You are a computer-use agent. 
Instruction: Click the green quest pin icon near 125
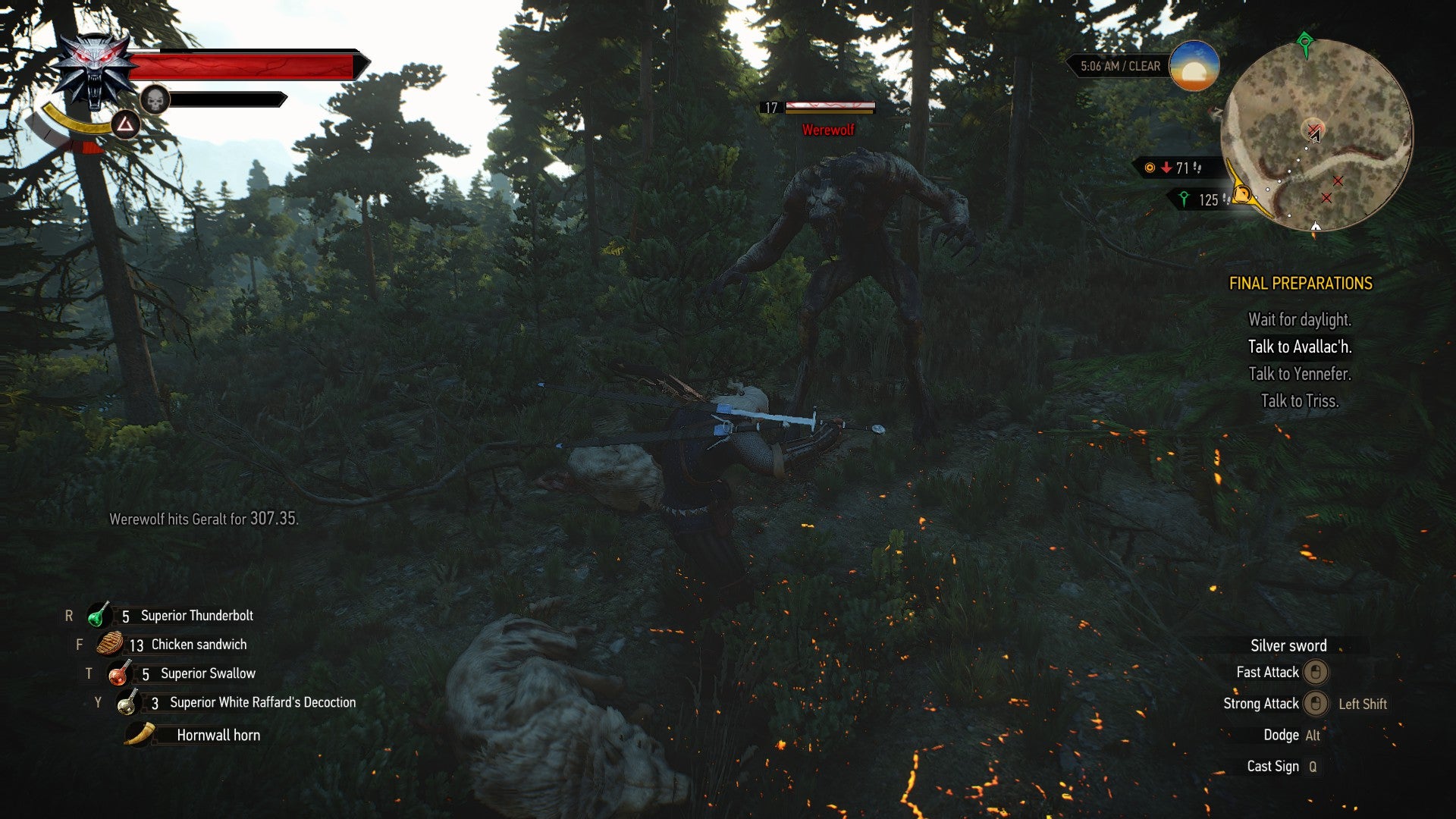1185,198
